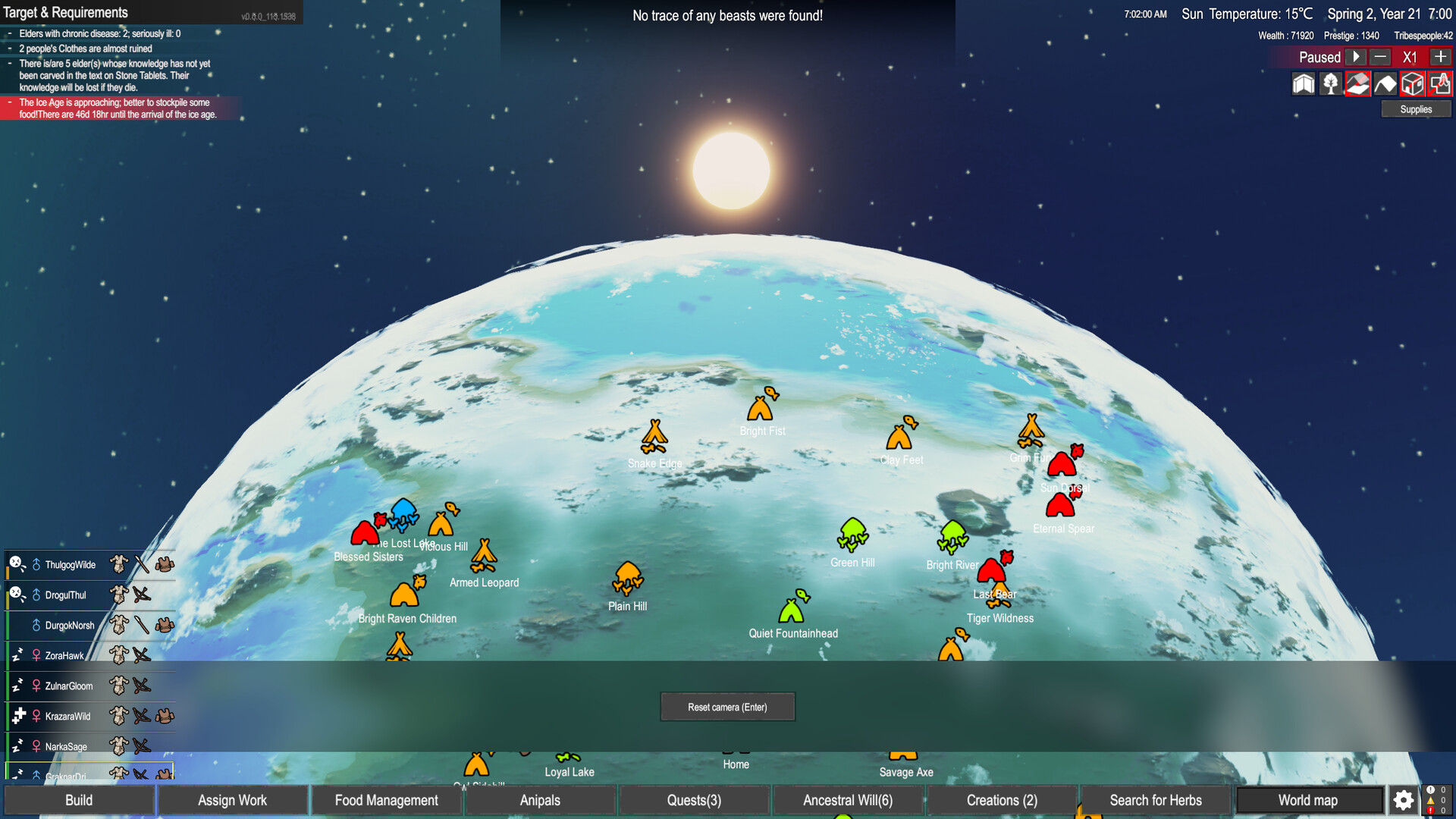Open Search for Herbs
The width and height of the screenshot is (1456, 819).
coord(1155,800)
